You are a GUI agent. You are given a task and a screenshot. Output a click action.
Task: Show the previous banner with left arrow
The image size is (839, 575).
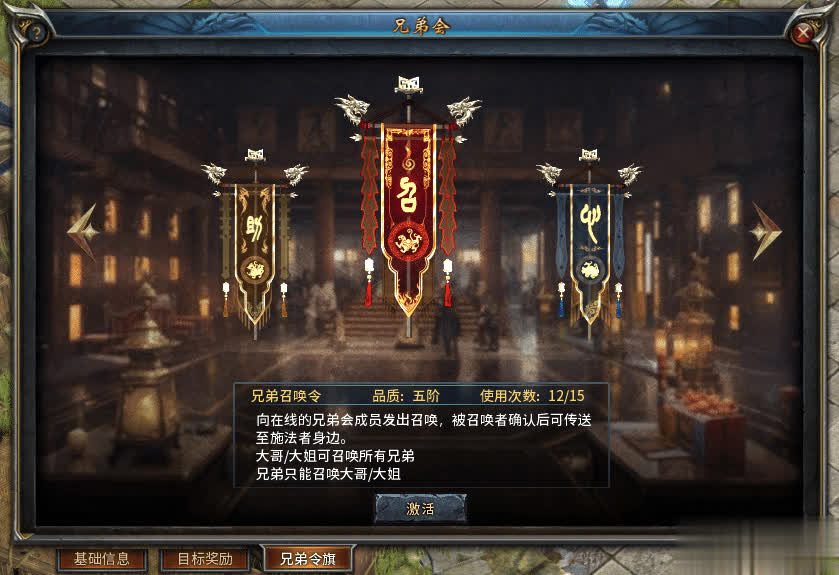pyautogui.click(x=83, y=232)
